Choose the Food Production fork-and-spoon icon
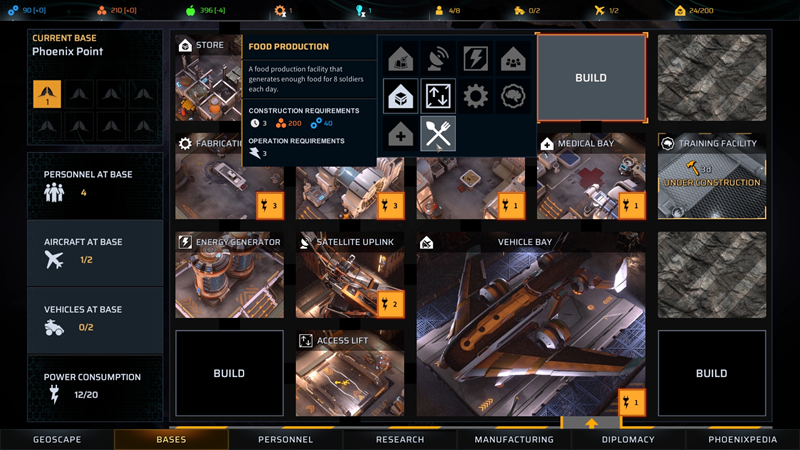Image resolution: width=800 pixels, height=450 pixels. click(438, 134)
